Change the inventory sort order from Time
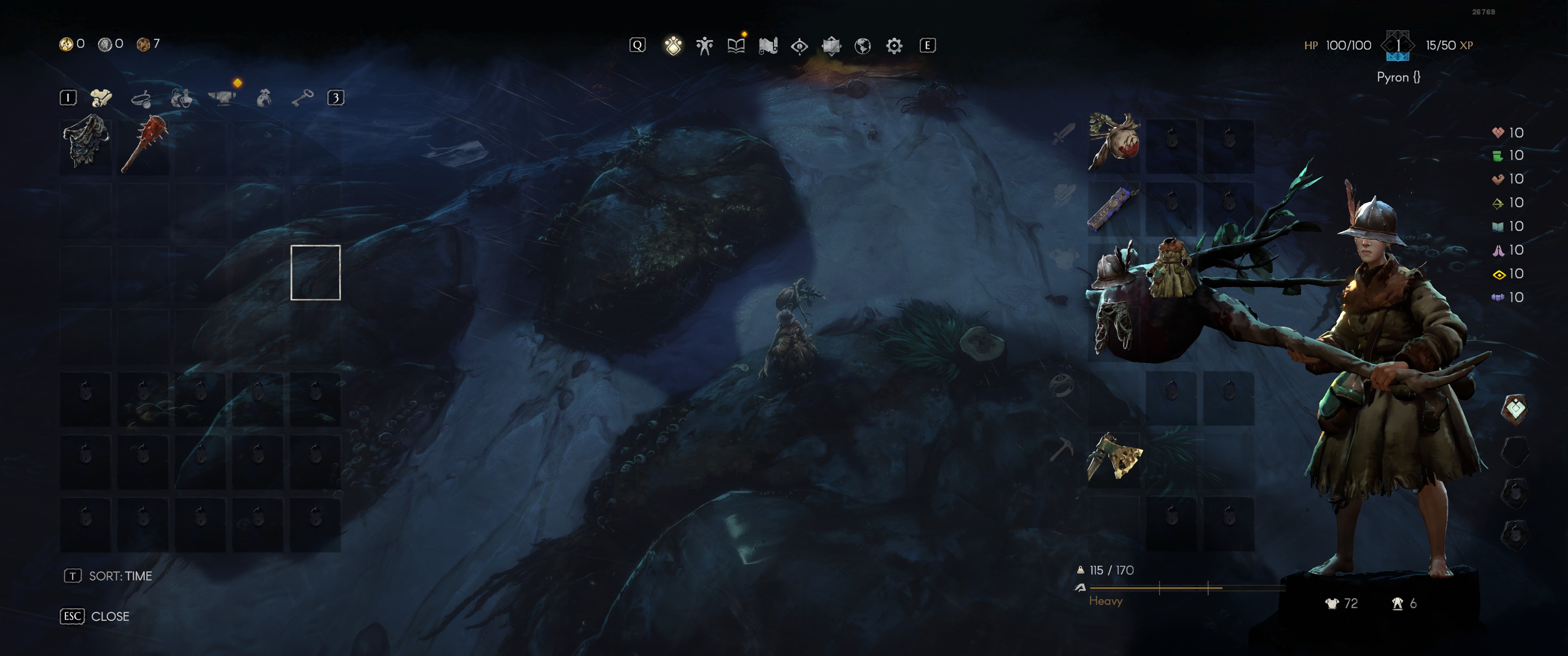 tap(109, 576)
